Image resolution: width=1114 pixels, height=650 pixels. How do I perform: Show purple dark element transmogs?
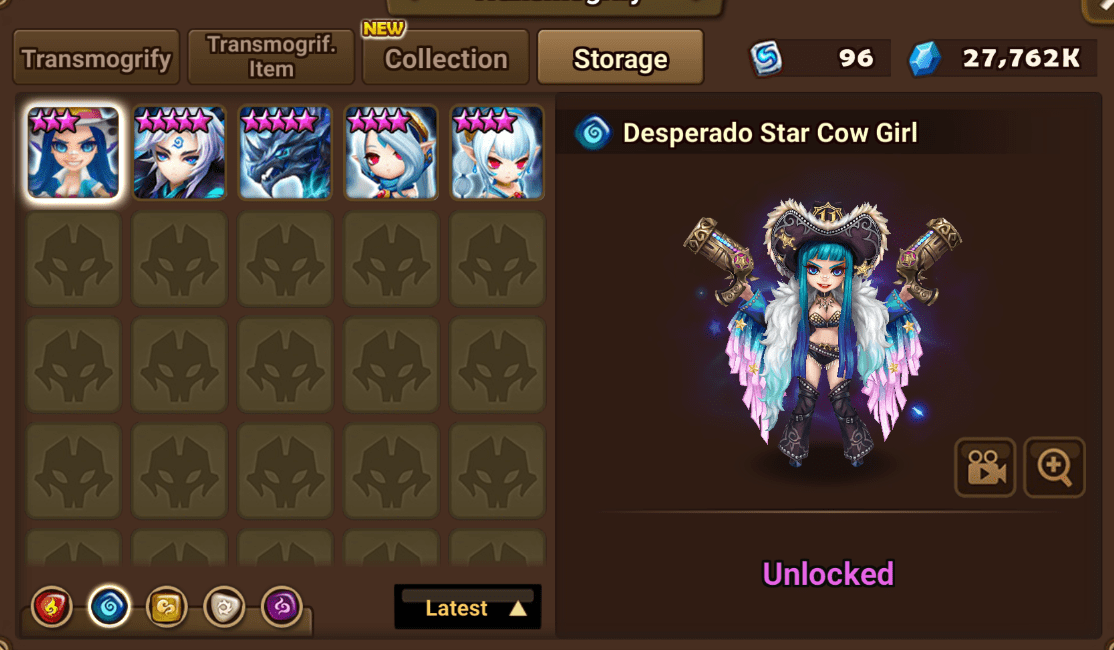(282, 607)
